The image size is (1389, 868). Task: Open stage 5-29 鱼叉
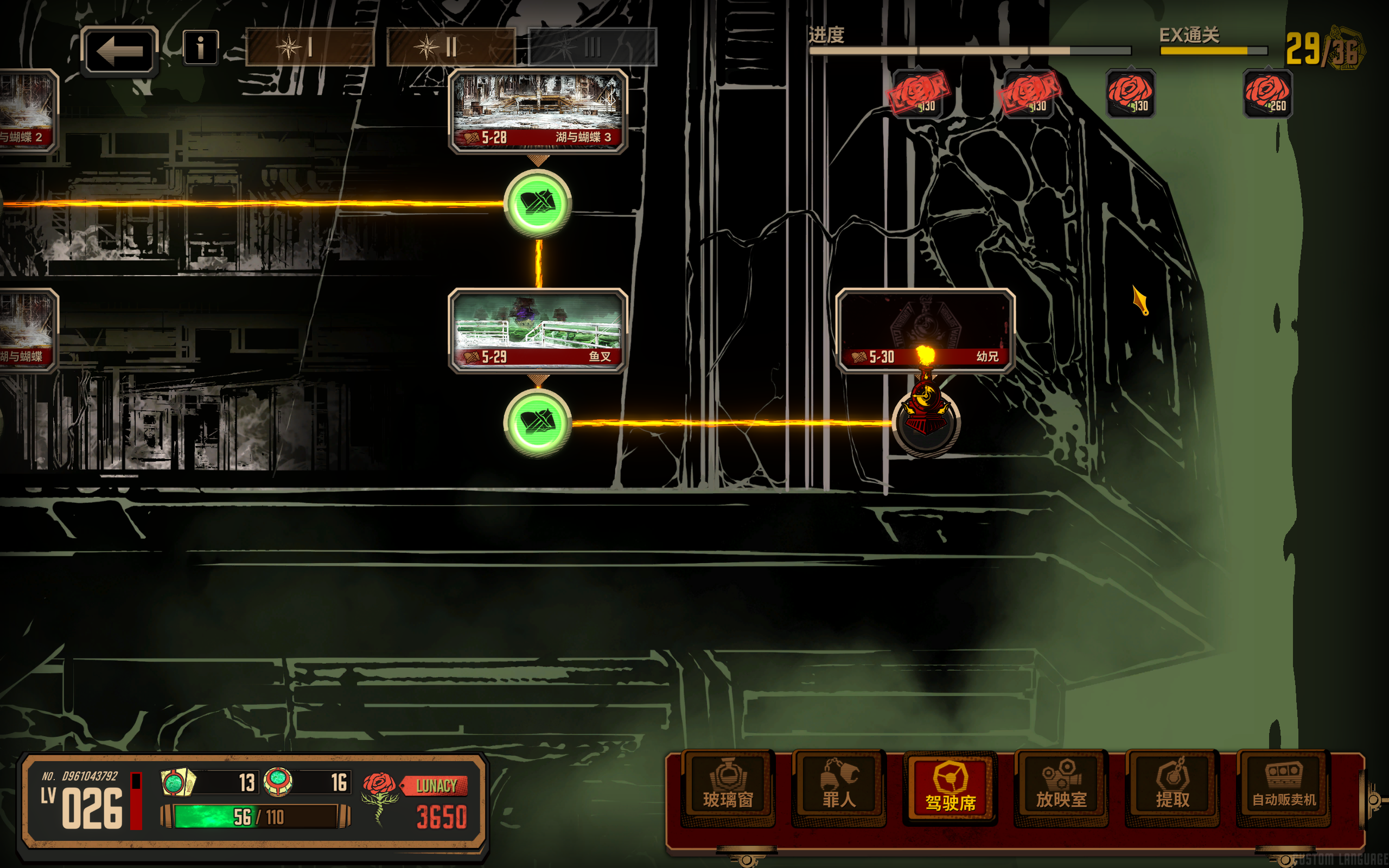(538, 330)
